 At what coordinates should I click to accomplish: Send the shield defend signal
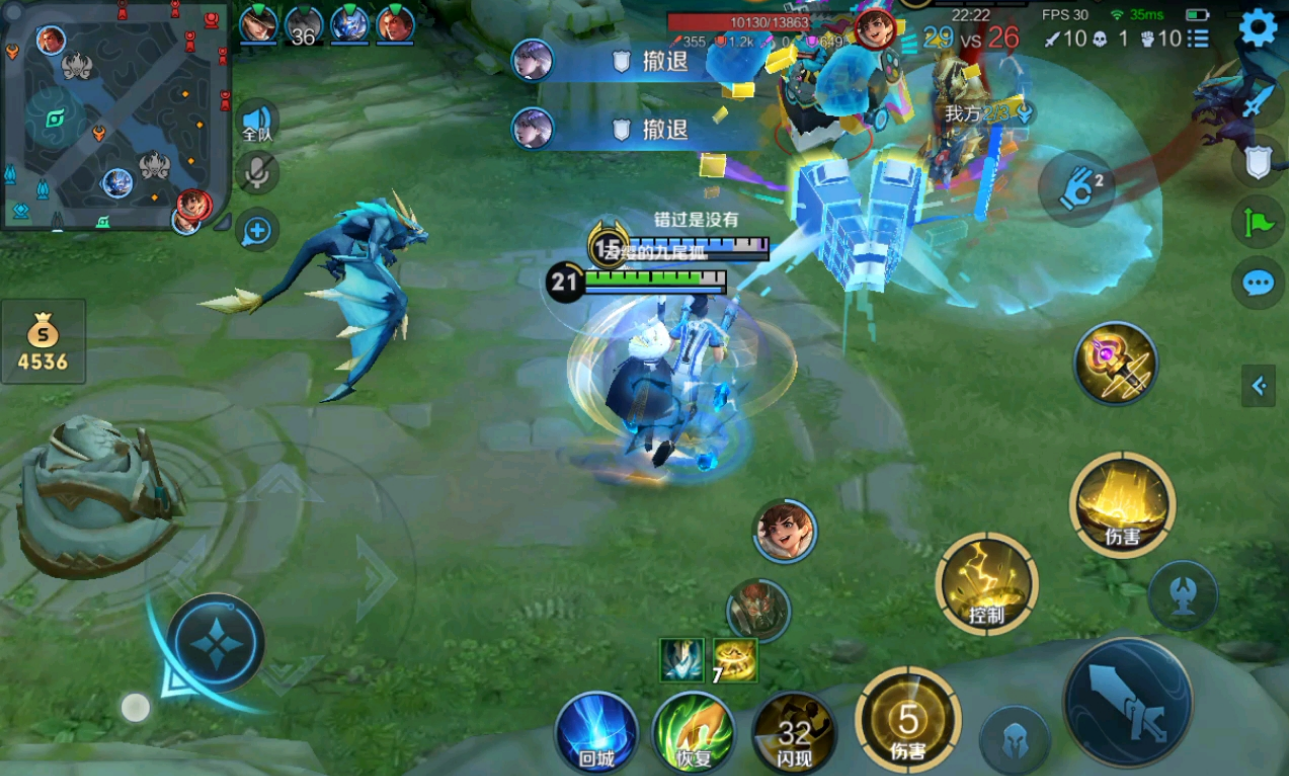click(1257, 162)
